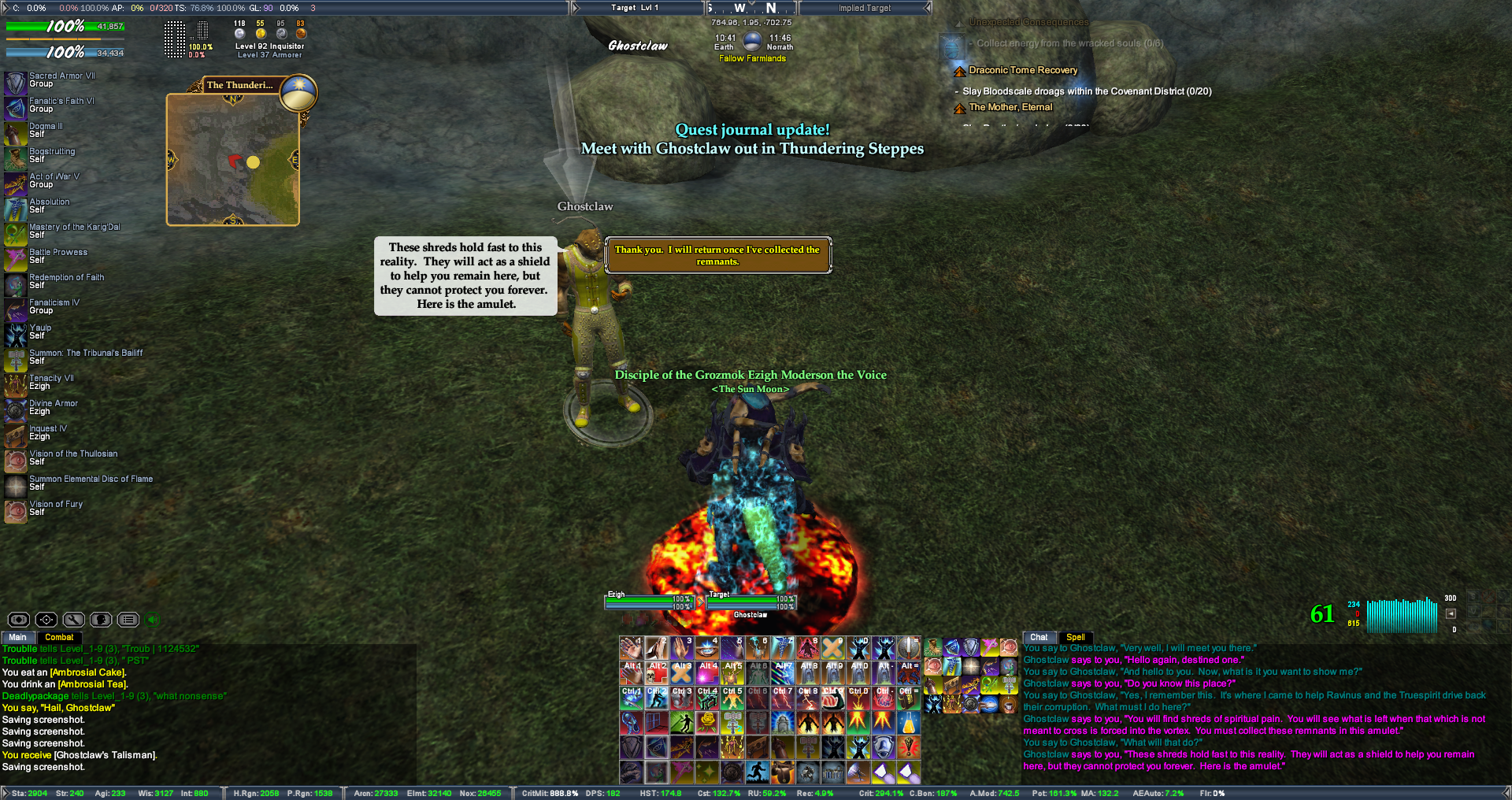Choose the 'Thank you. I will return' reply

[717, 255]
